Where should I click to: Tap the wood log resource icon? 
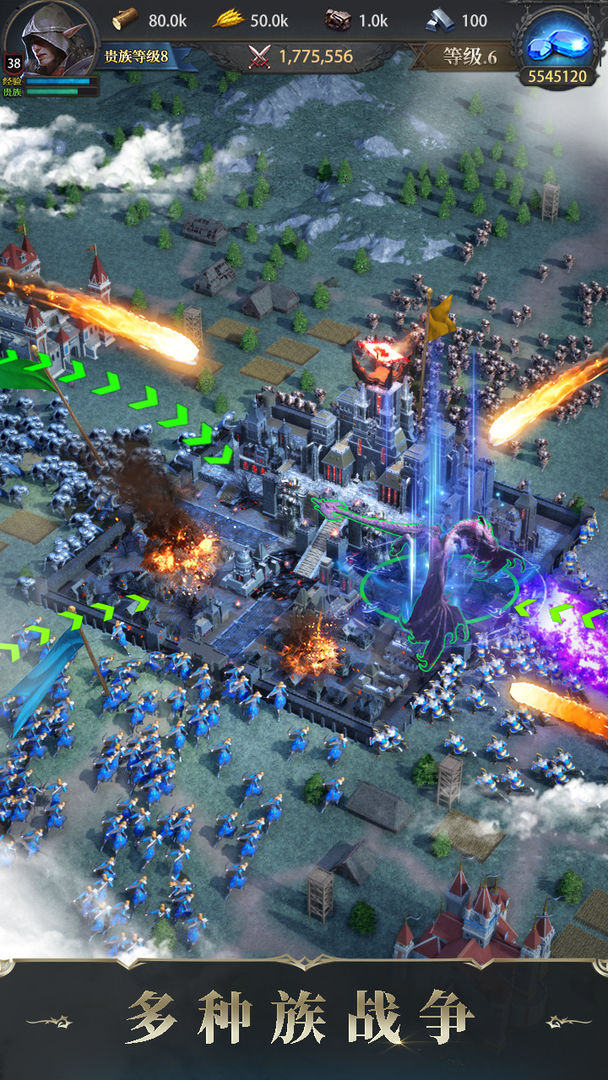point(125,19)
